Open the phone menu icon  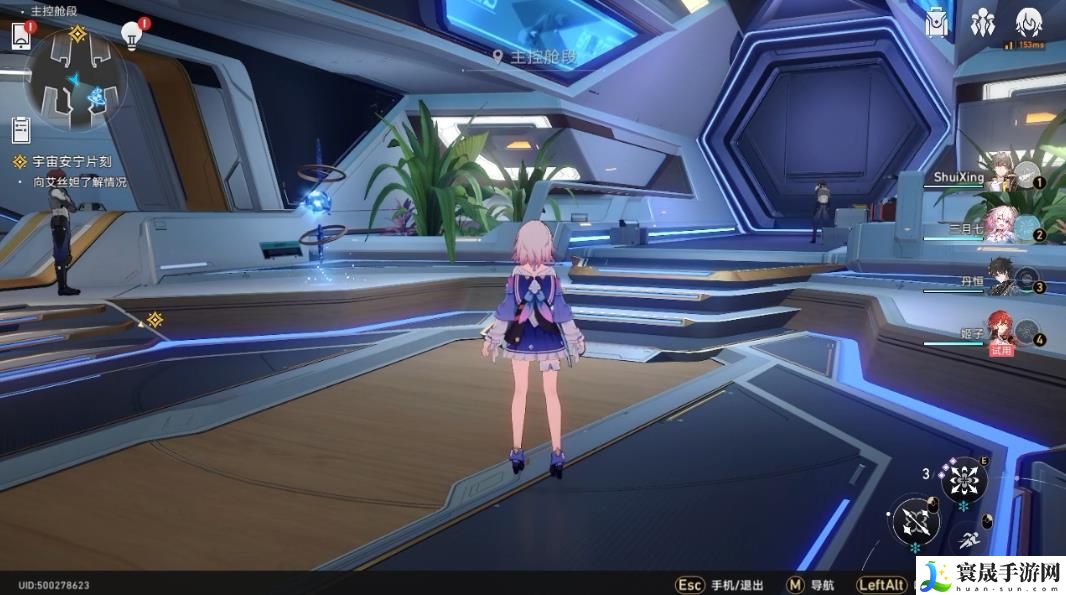tap(21, 36)
